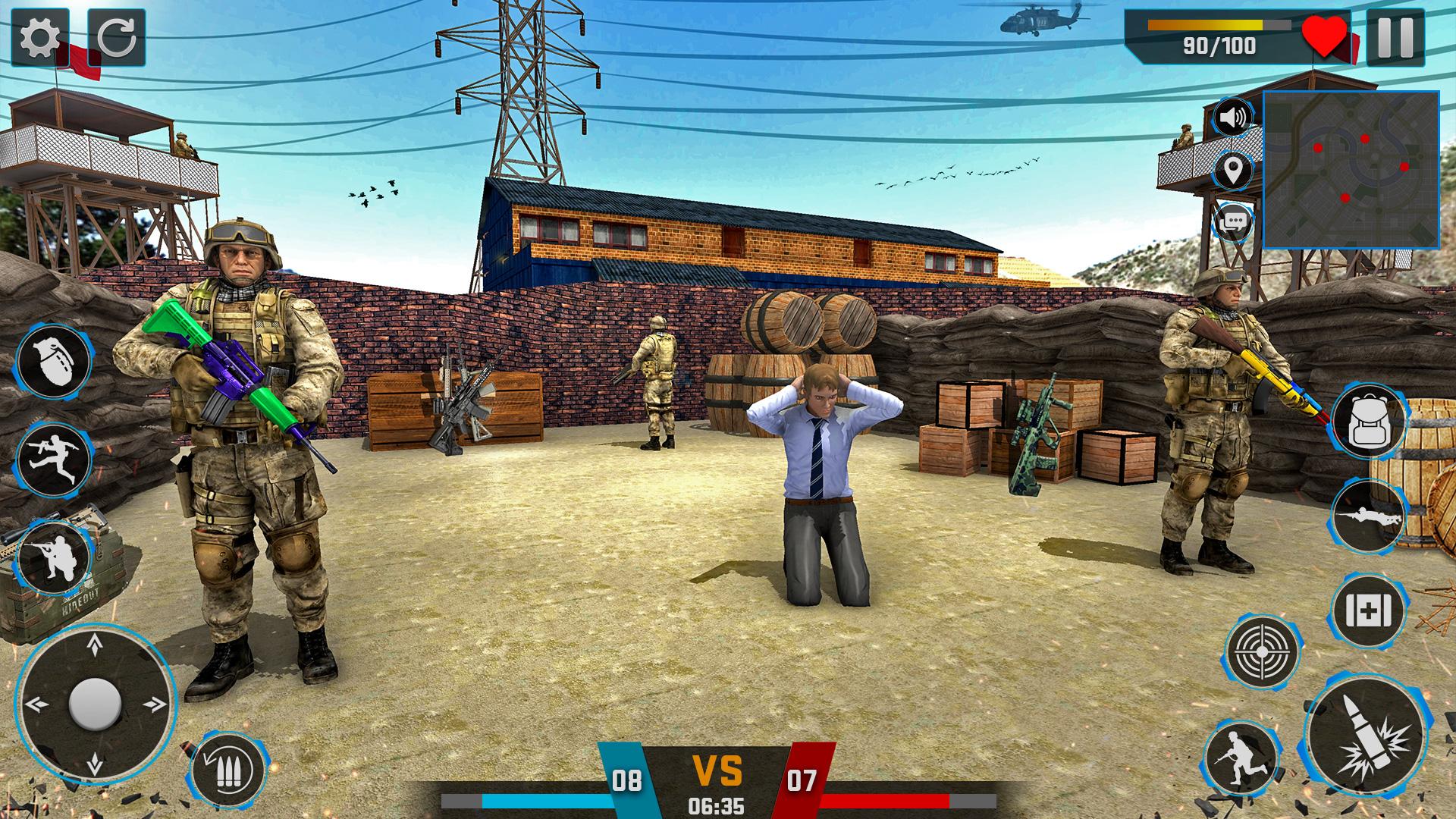The image size is (1456, 819).
Task: Open the gear settings menu
Action: [39, 38]
